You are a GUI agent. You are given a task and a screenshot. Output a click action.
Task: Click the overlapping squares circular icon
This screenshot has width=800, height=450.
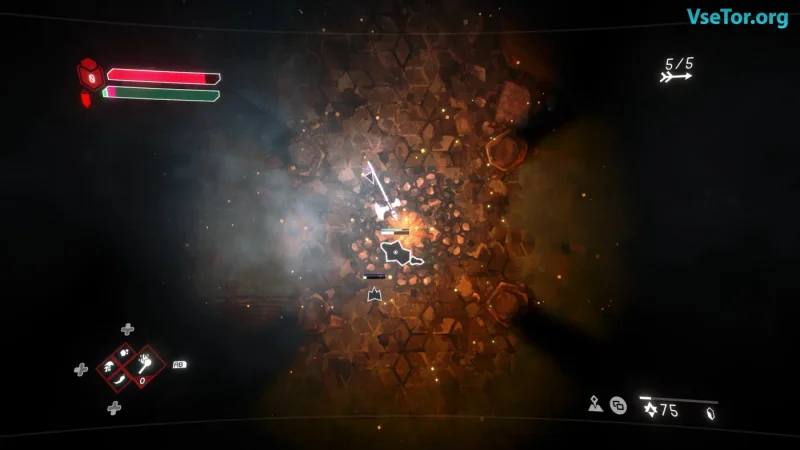click(x=619, y=405)
